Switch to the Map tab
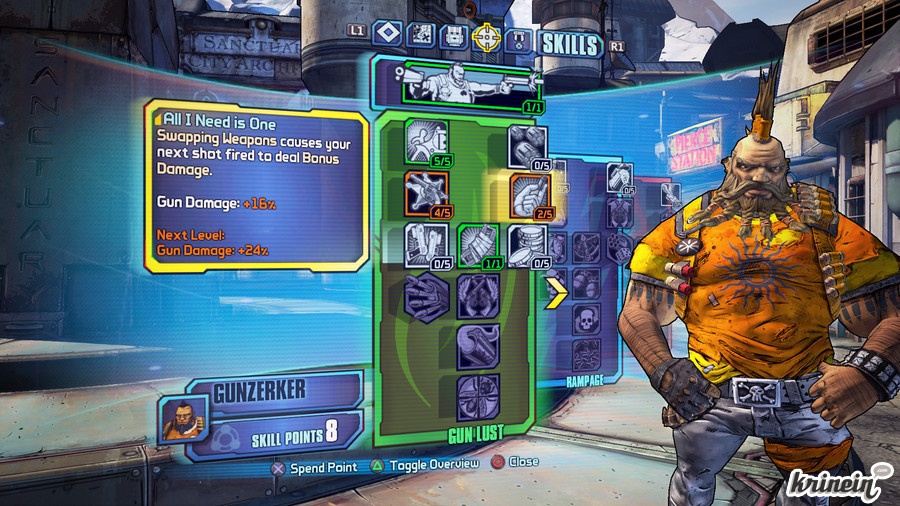The height and width of the screenshot is (506, 900). pyautogui.click(x=421, y=36)
